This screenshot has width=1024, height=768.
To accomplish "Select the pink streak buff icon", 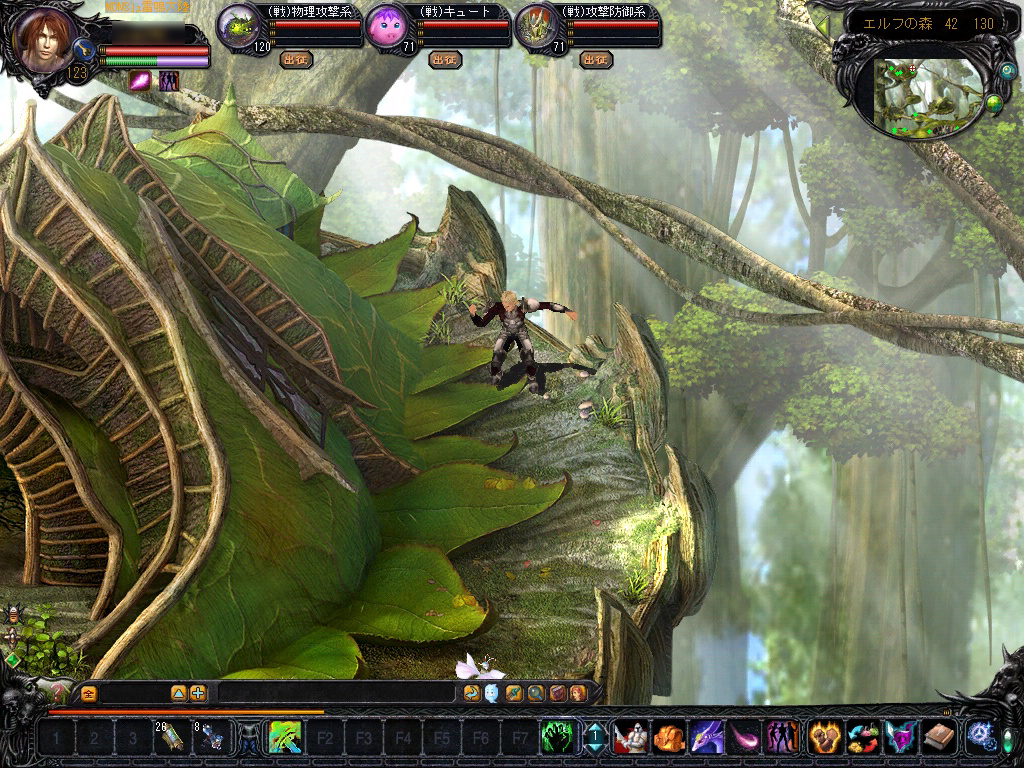I will click(x=140, y=81).
